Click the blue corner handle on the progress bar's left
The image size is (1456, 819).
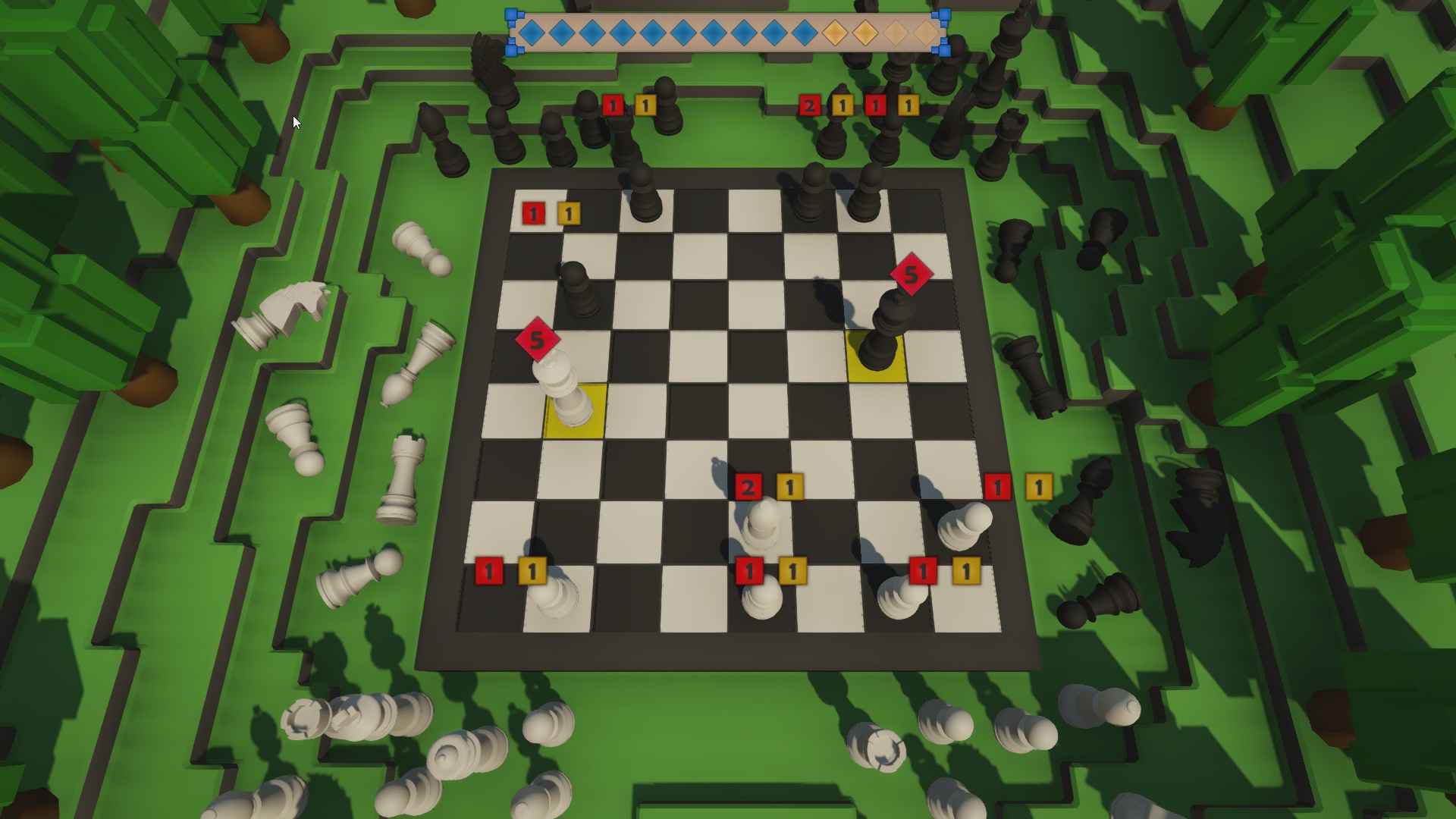pyautogui.click(x=513, y=13)
